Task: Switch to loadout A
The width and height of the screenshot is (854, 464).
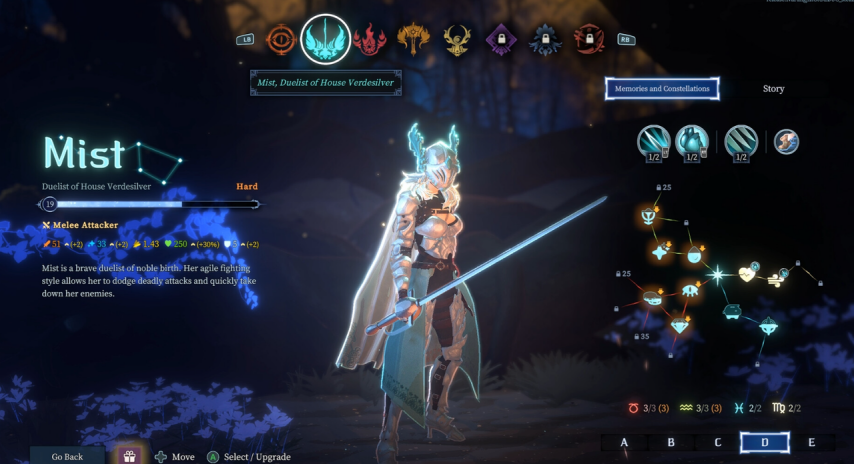Action: tap(624, 442)
